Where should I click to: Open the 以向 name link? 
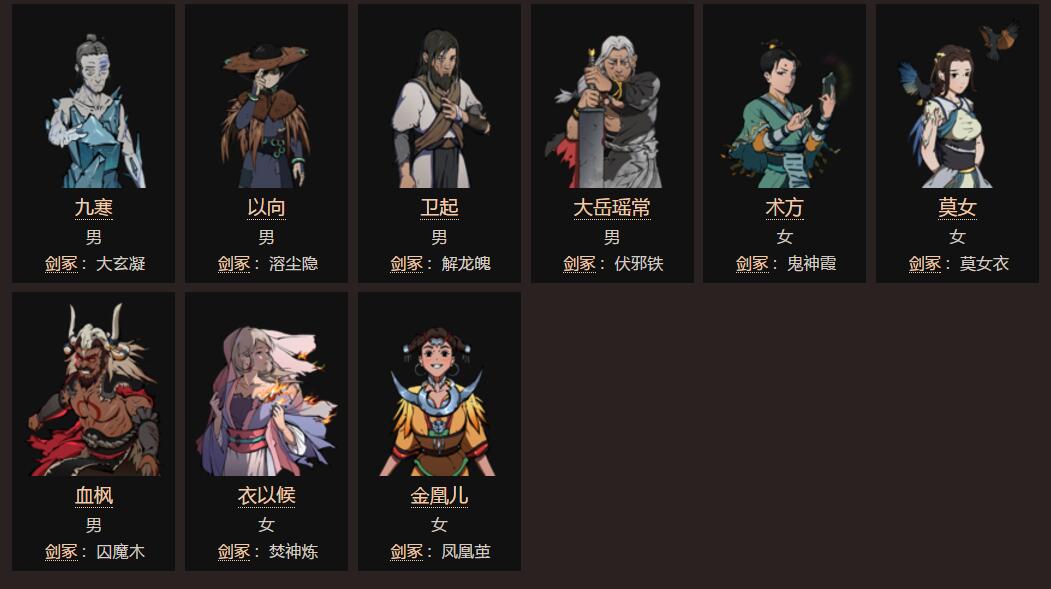pyautogui.click(x=266, y=208)
